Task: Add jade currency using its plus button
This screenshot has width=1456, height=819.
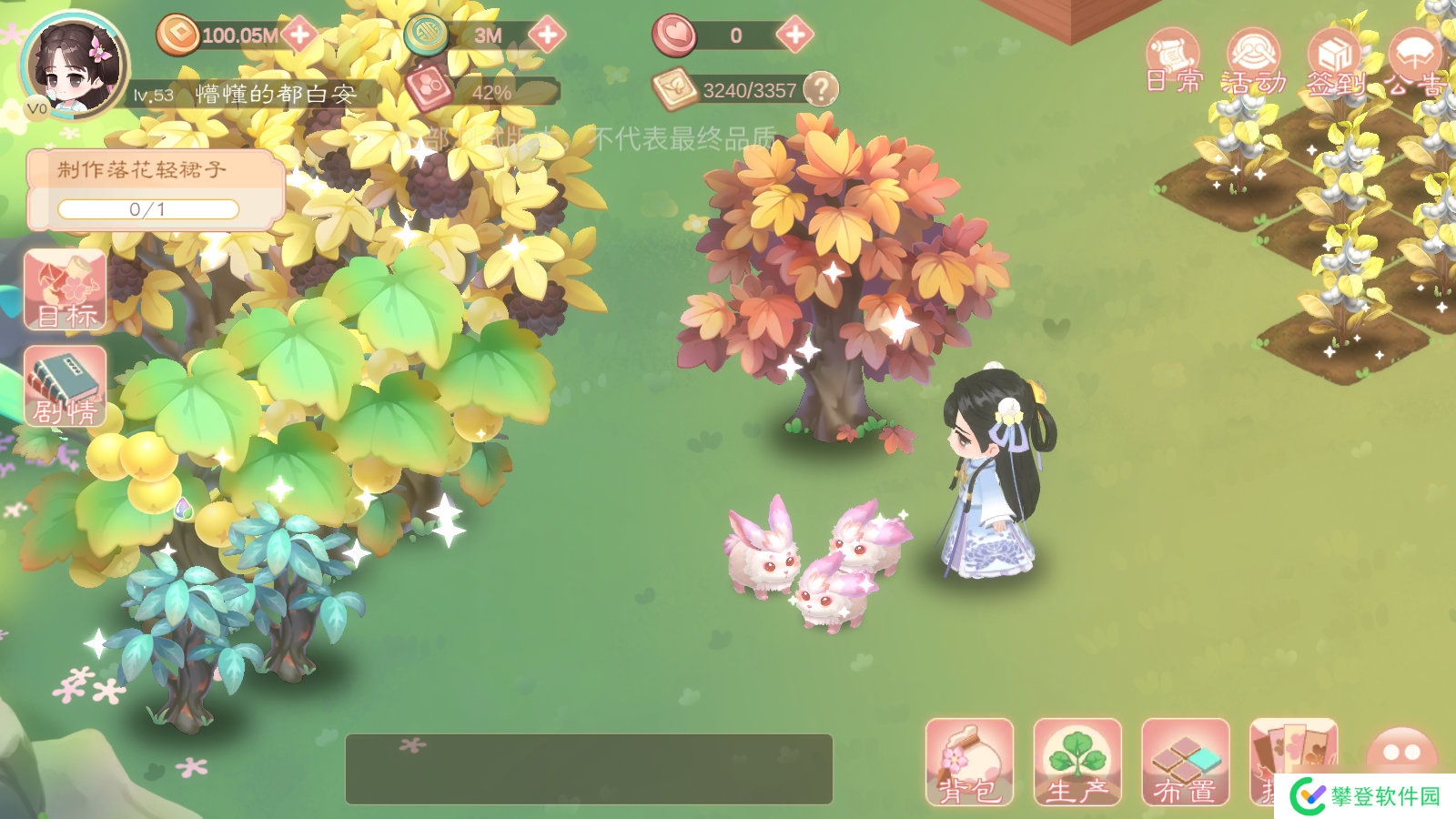Action: [547, 35]
